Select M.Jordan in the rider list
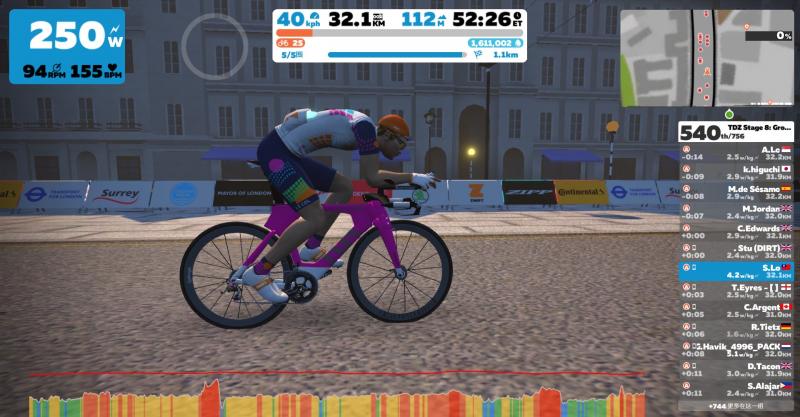Image resolution: width=800 pixels, height=417 pixels. point(736,211)
